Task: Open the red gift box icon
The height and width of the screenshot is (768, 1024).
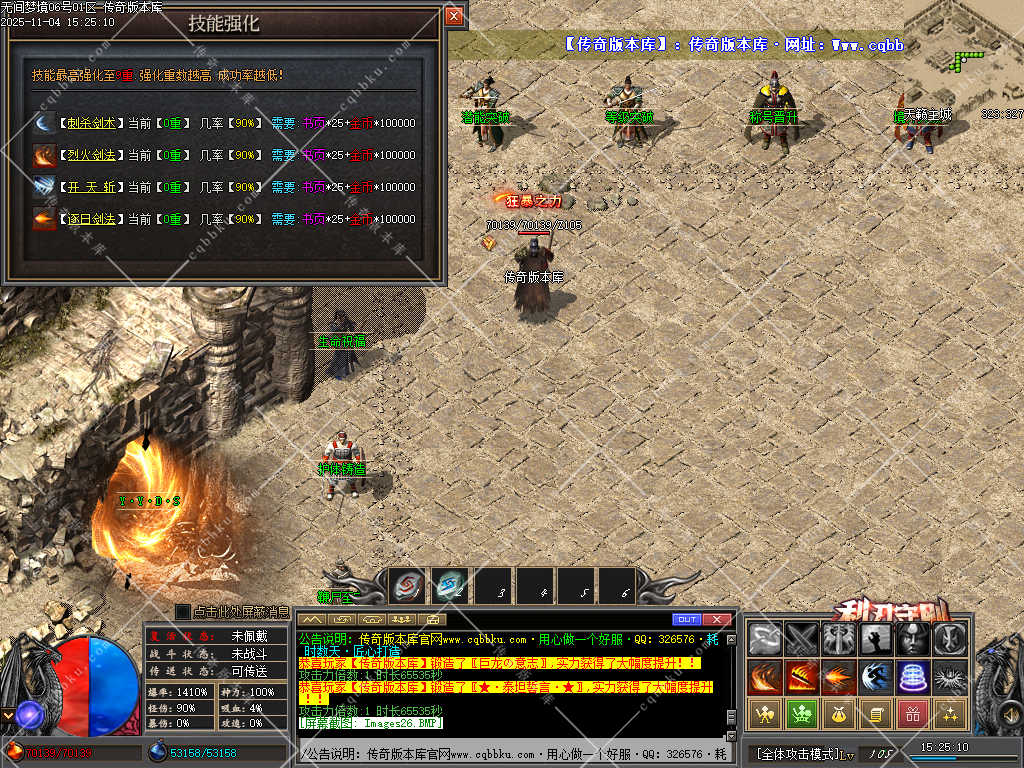Action: (x=912, y=713)
